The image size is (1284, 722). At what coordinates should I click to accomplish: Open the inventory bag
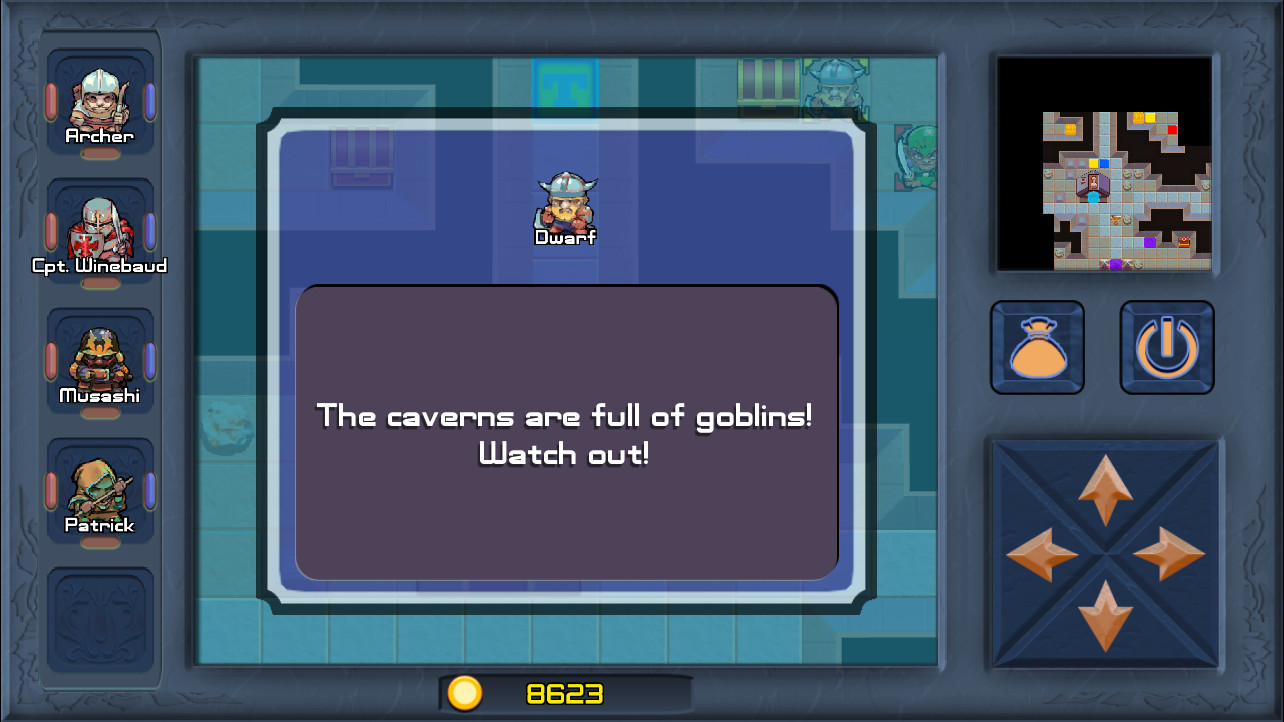point(1037,347)
